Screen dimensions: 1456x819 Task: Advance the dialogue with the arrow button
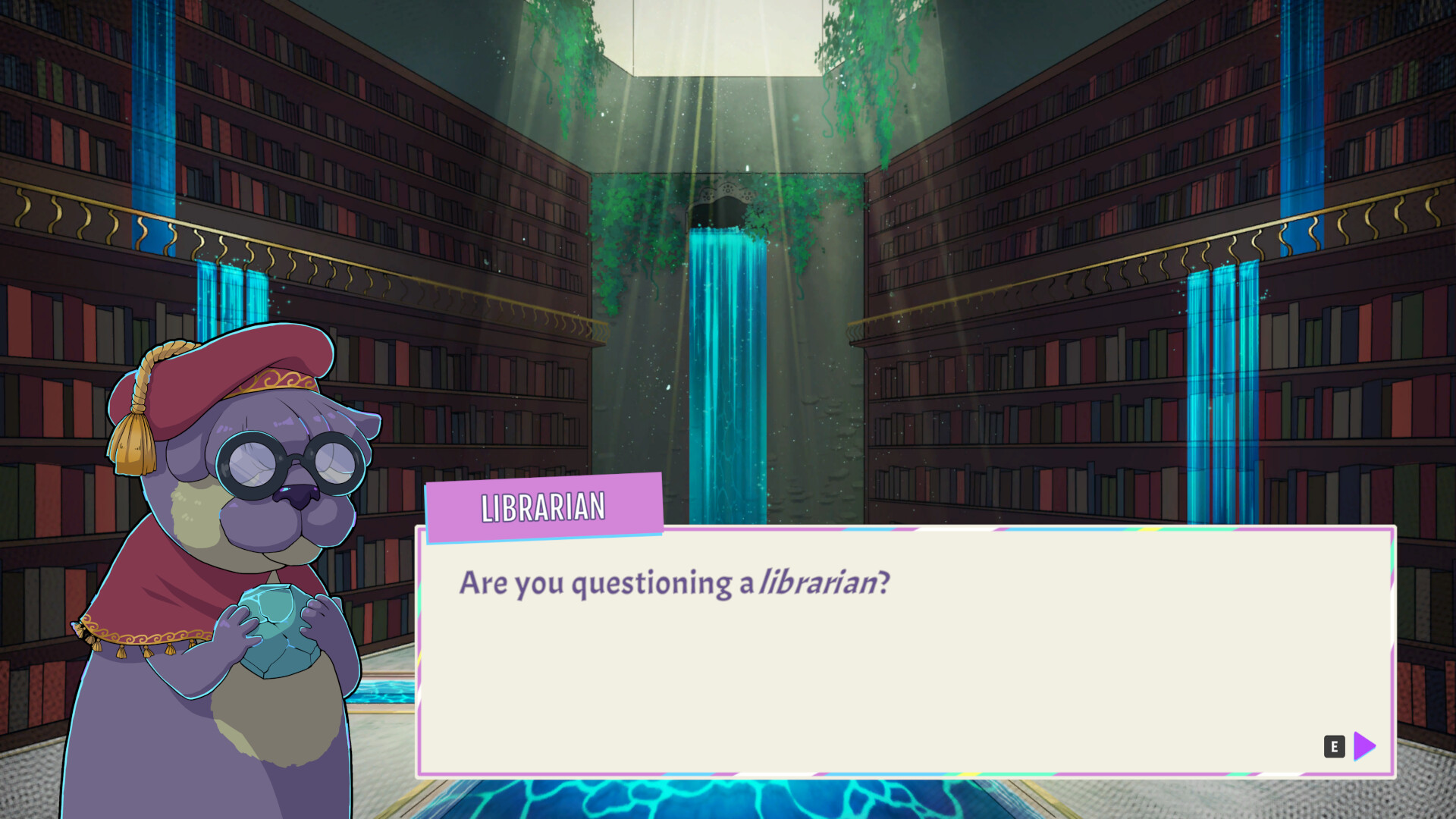tap(1363, 747)
